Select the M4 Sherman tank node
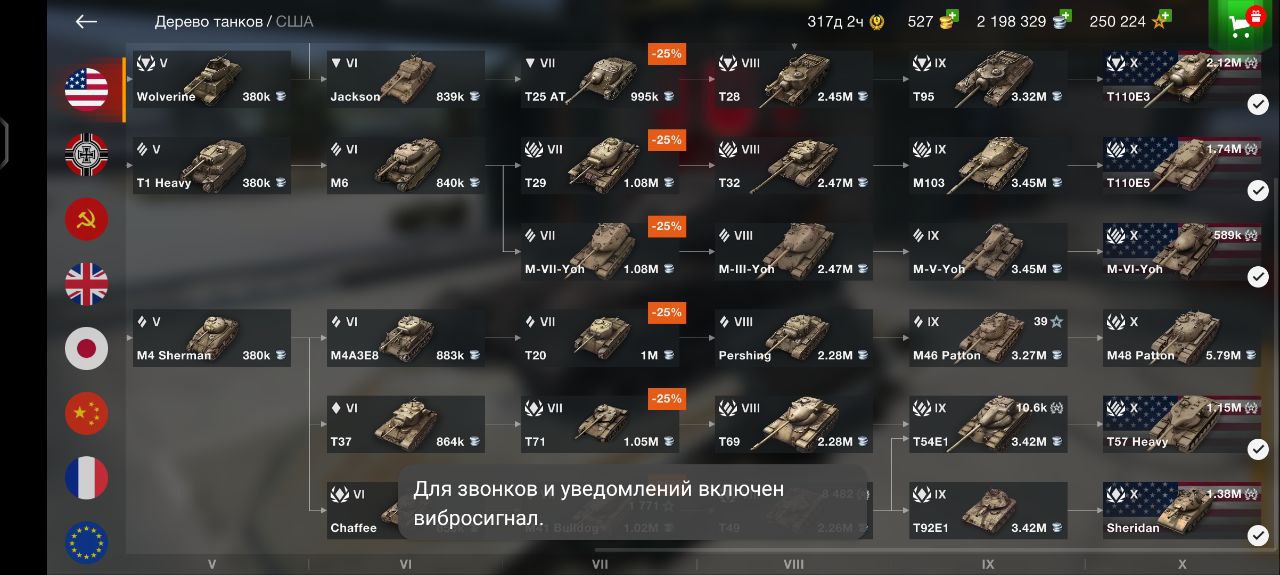1280x575 pixels. [x=212, y=338]
